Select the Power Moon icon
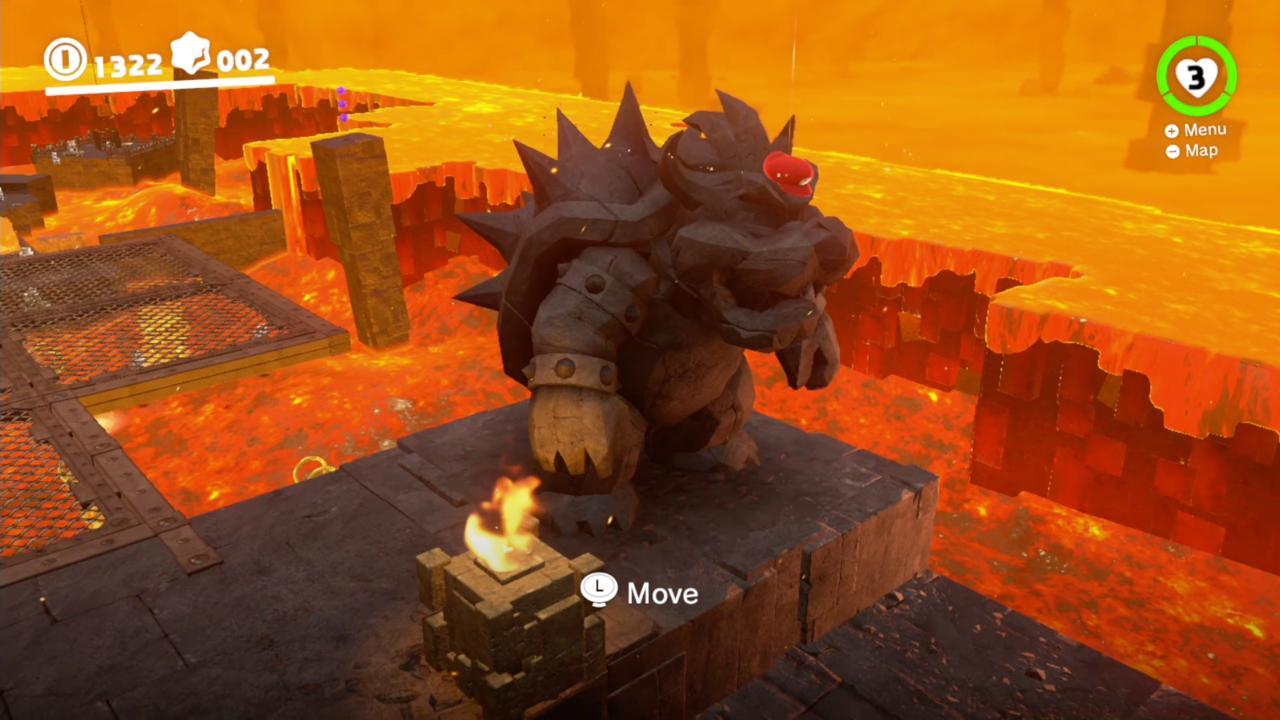The image size is (1280, 720). [190, 56]
